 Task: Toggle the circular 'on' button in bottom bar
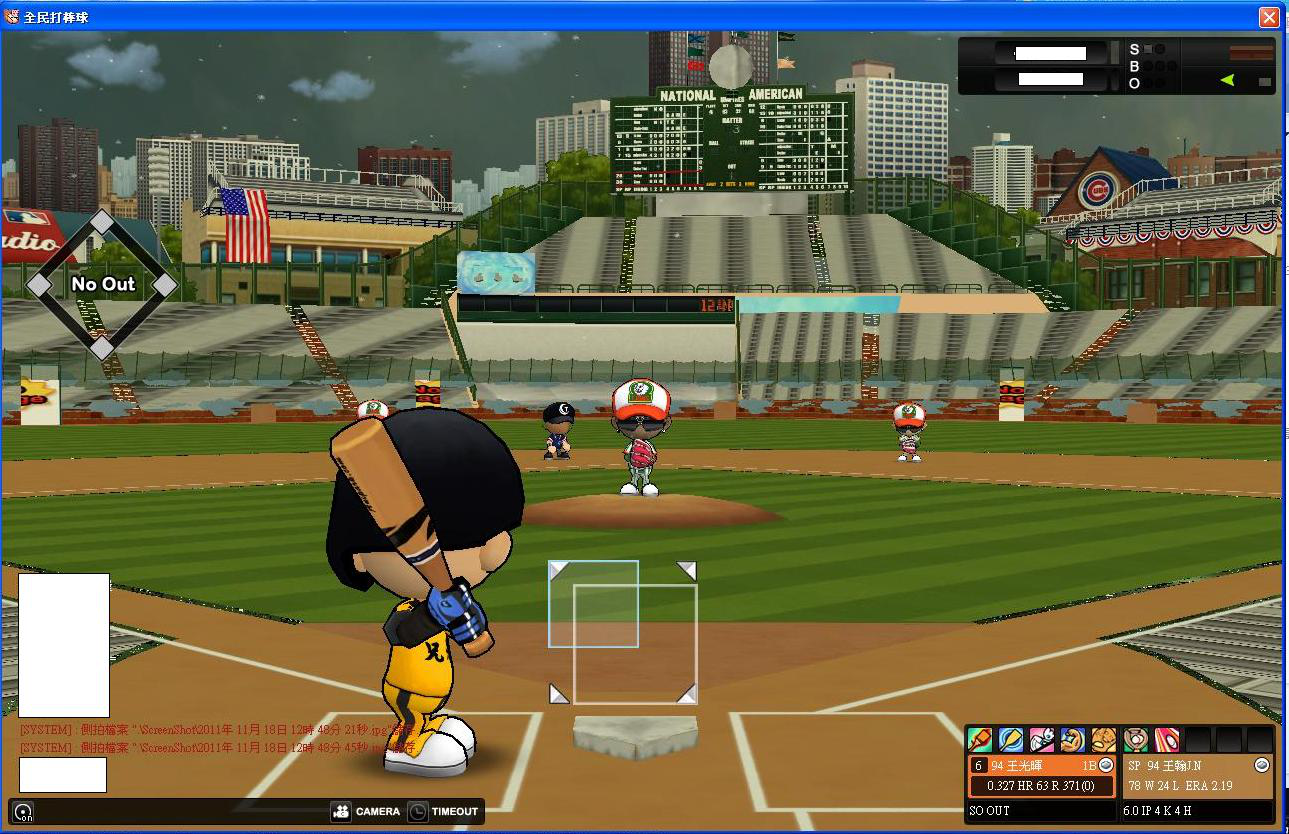23,812
